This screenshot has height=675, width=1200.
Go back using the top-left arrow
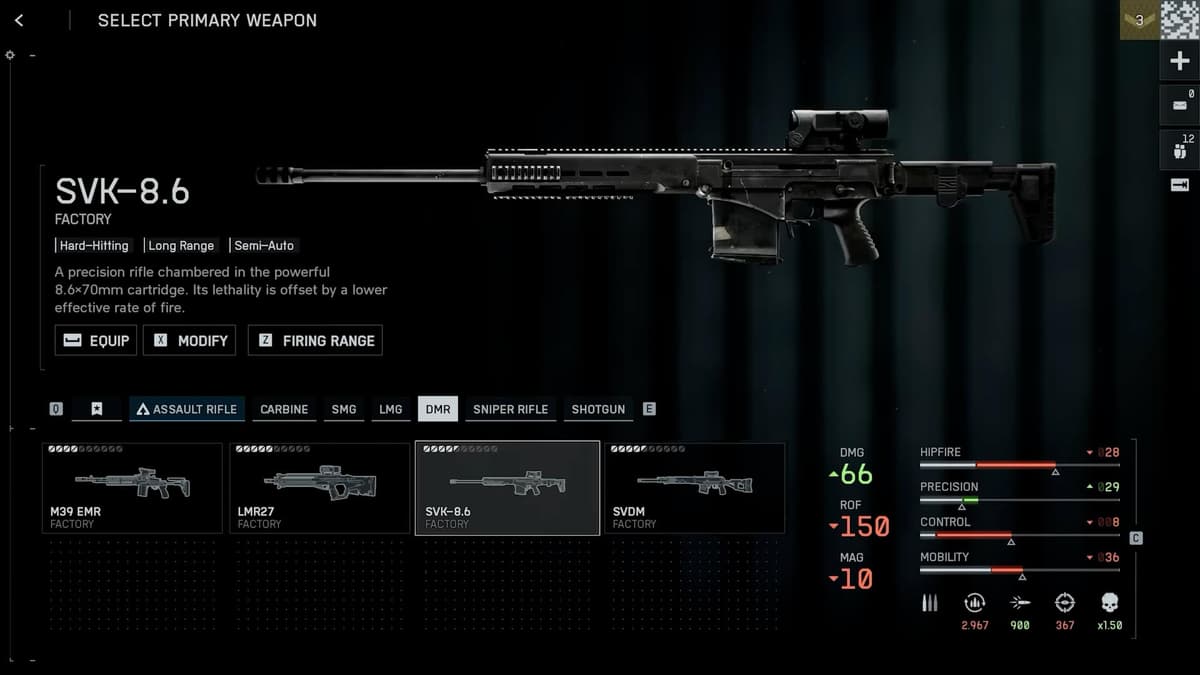[19, 20]
